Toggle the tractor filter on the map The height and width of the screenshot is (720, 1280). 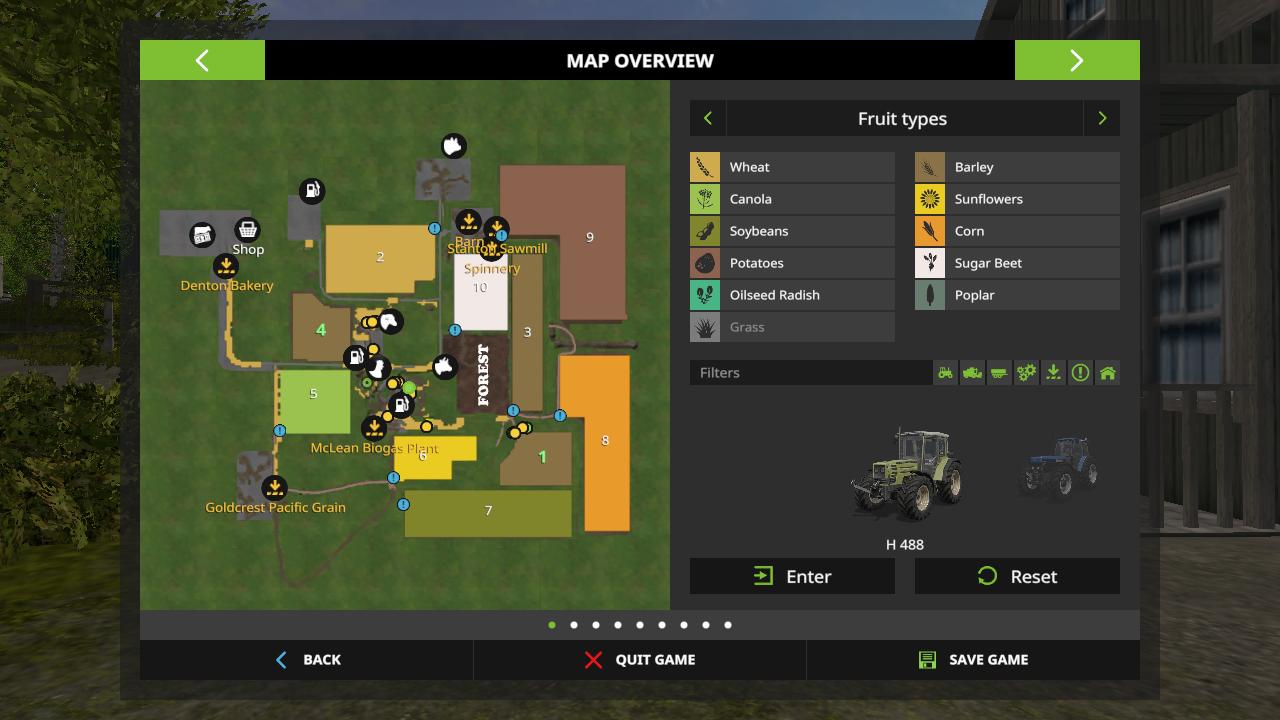(945, 372)
